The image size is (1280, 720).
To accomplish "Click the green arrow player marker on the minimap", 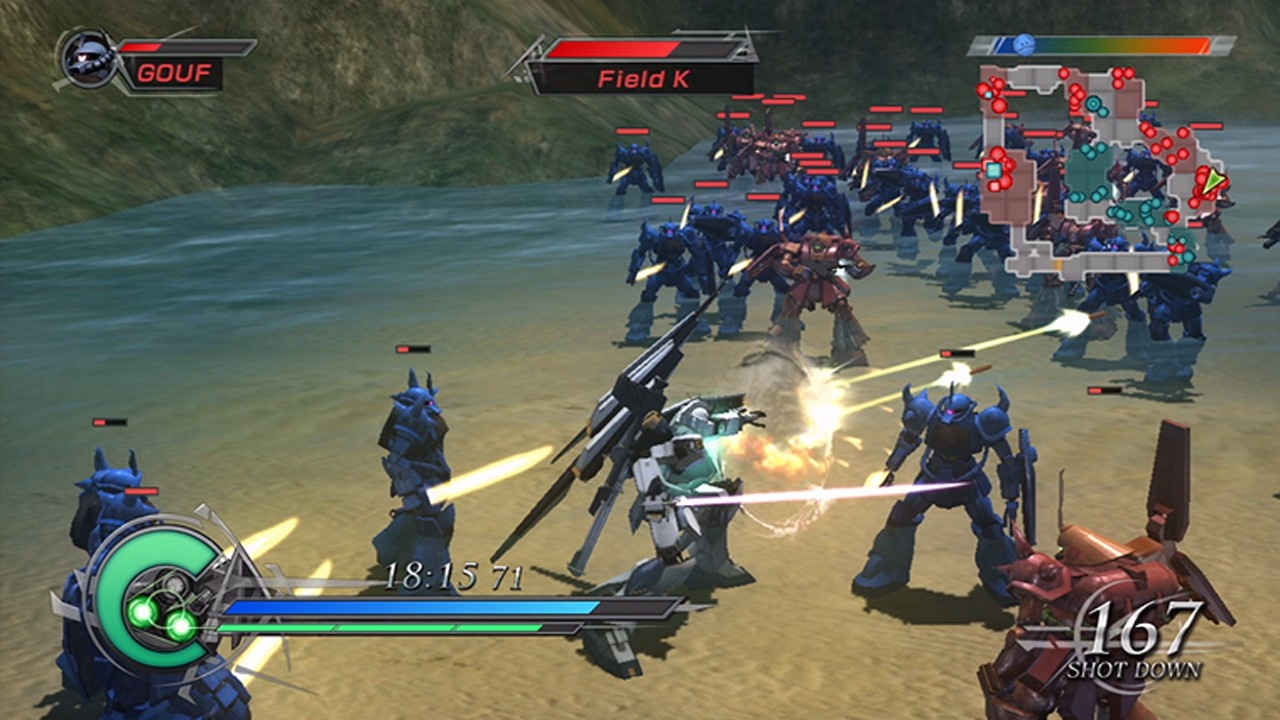I will click(x=1212, y=182).
